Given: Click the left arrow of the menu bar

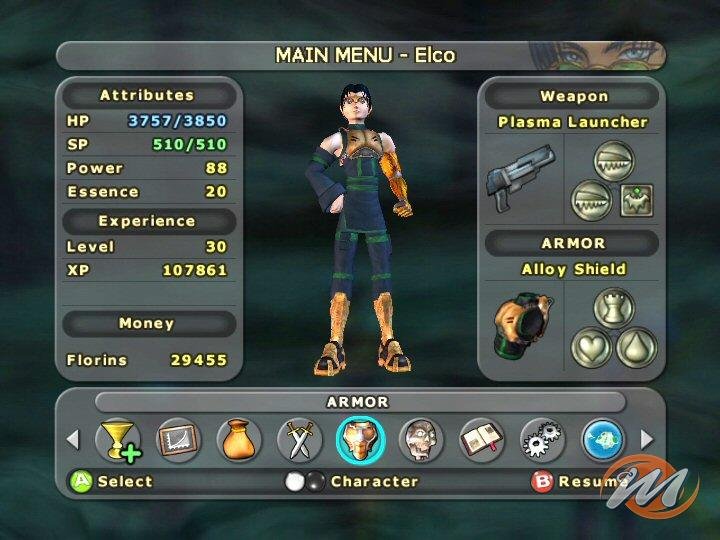Looking at the screenshot, I should click(72, 439).
